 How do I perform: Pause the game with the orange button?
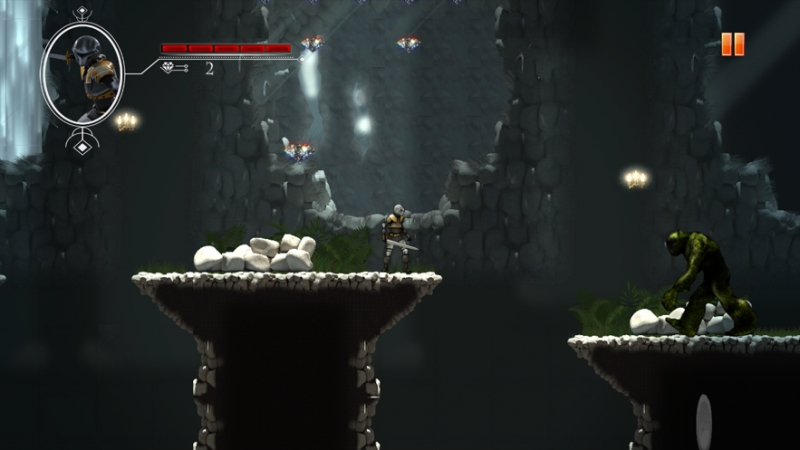point(733,44)
